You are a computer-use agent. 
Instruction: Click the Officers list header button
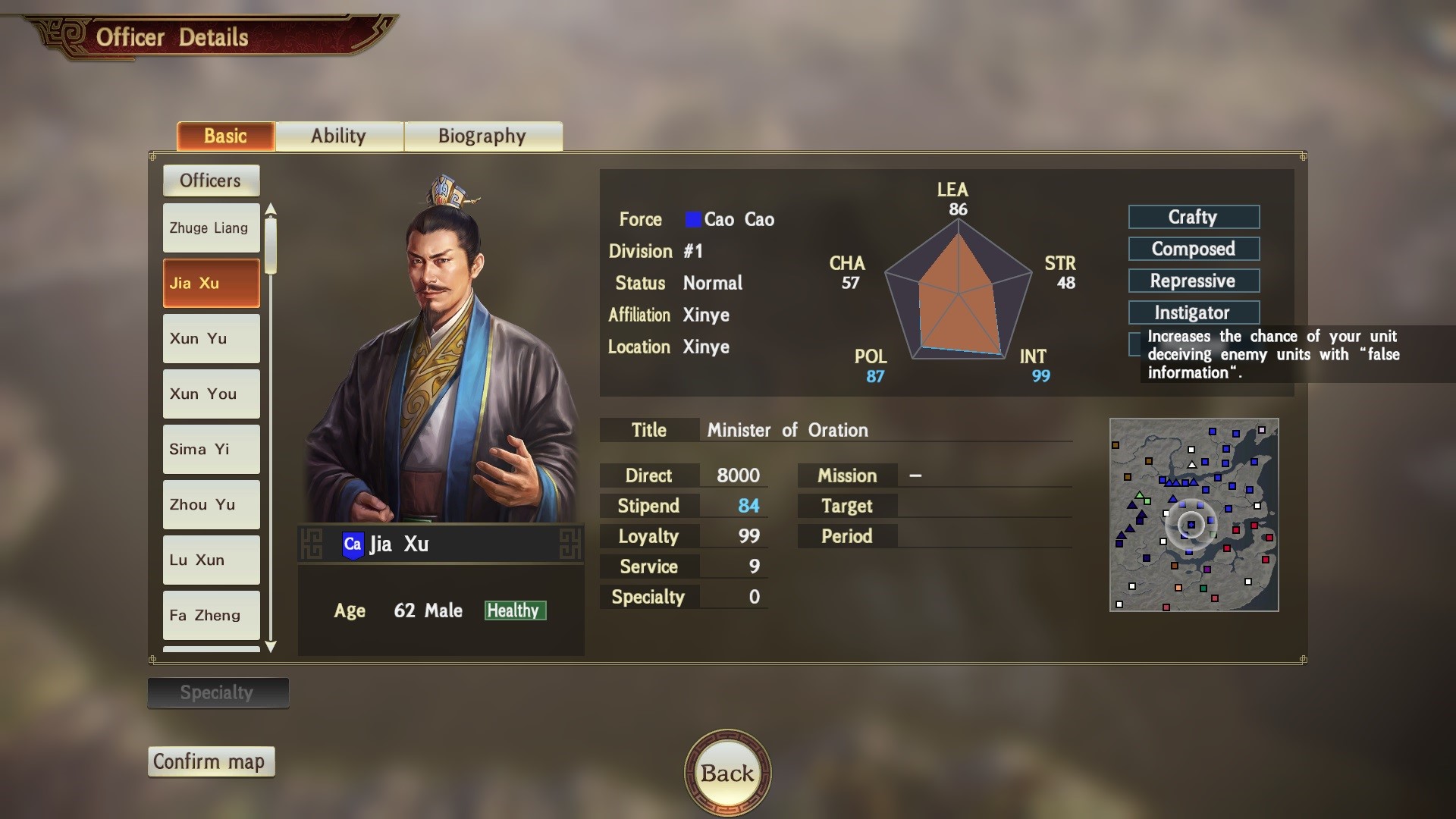211,180
